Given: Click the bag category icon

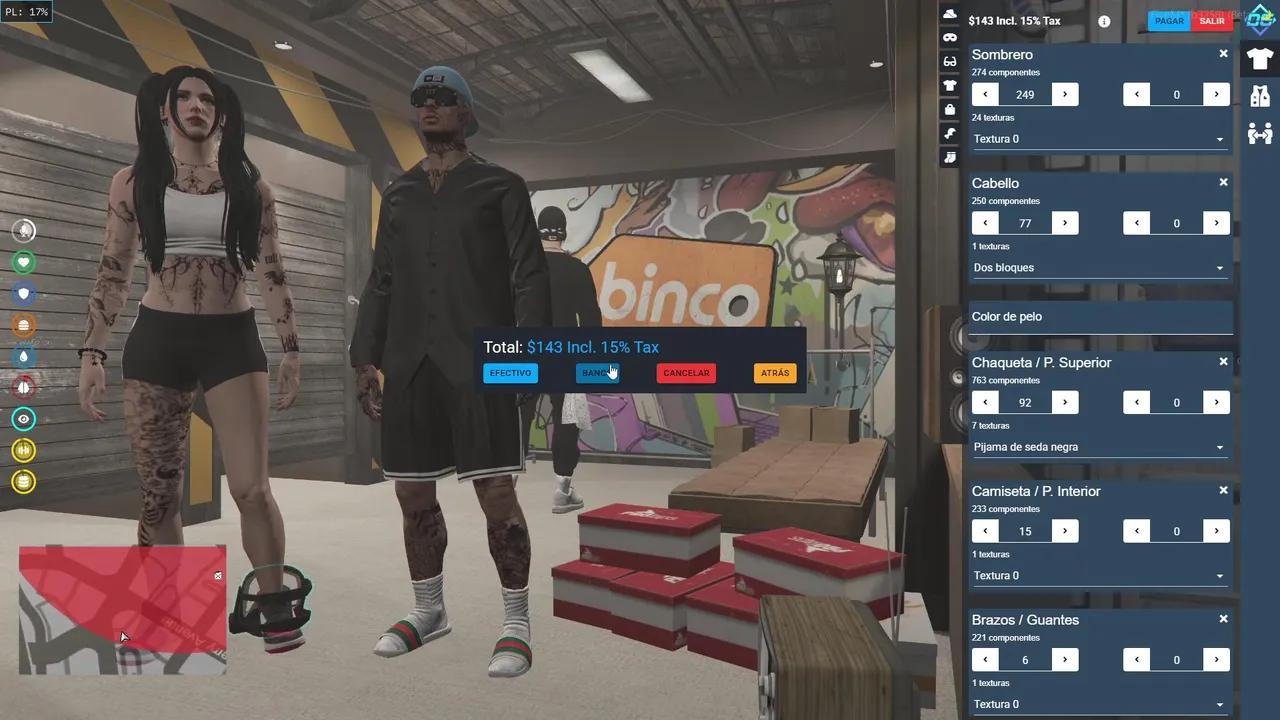Looking at the screenshot, I should click(x=949, y=109).
